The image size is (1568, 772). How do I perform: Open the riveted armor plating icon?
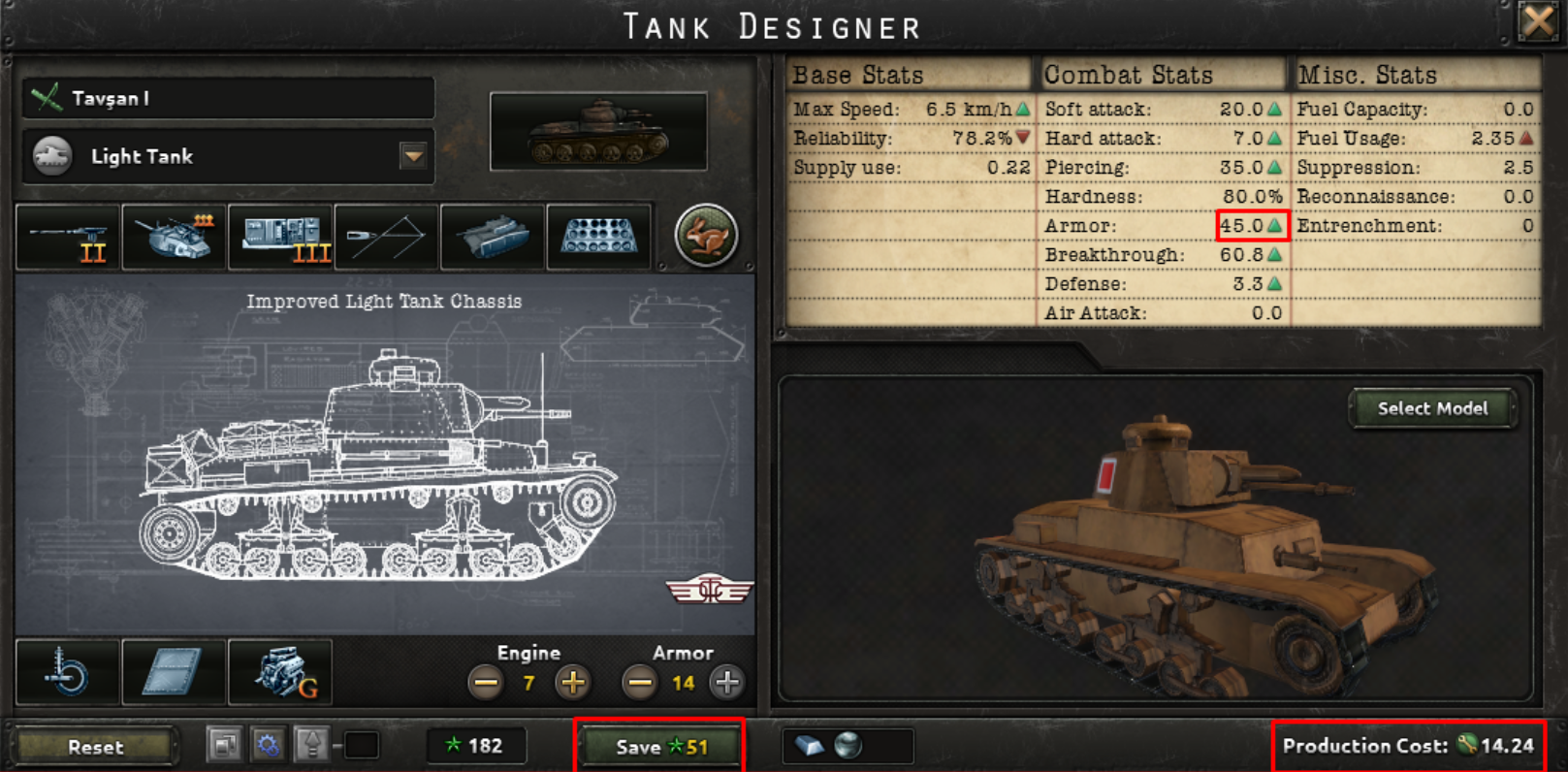tap(173, 672)
